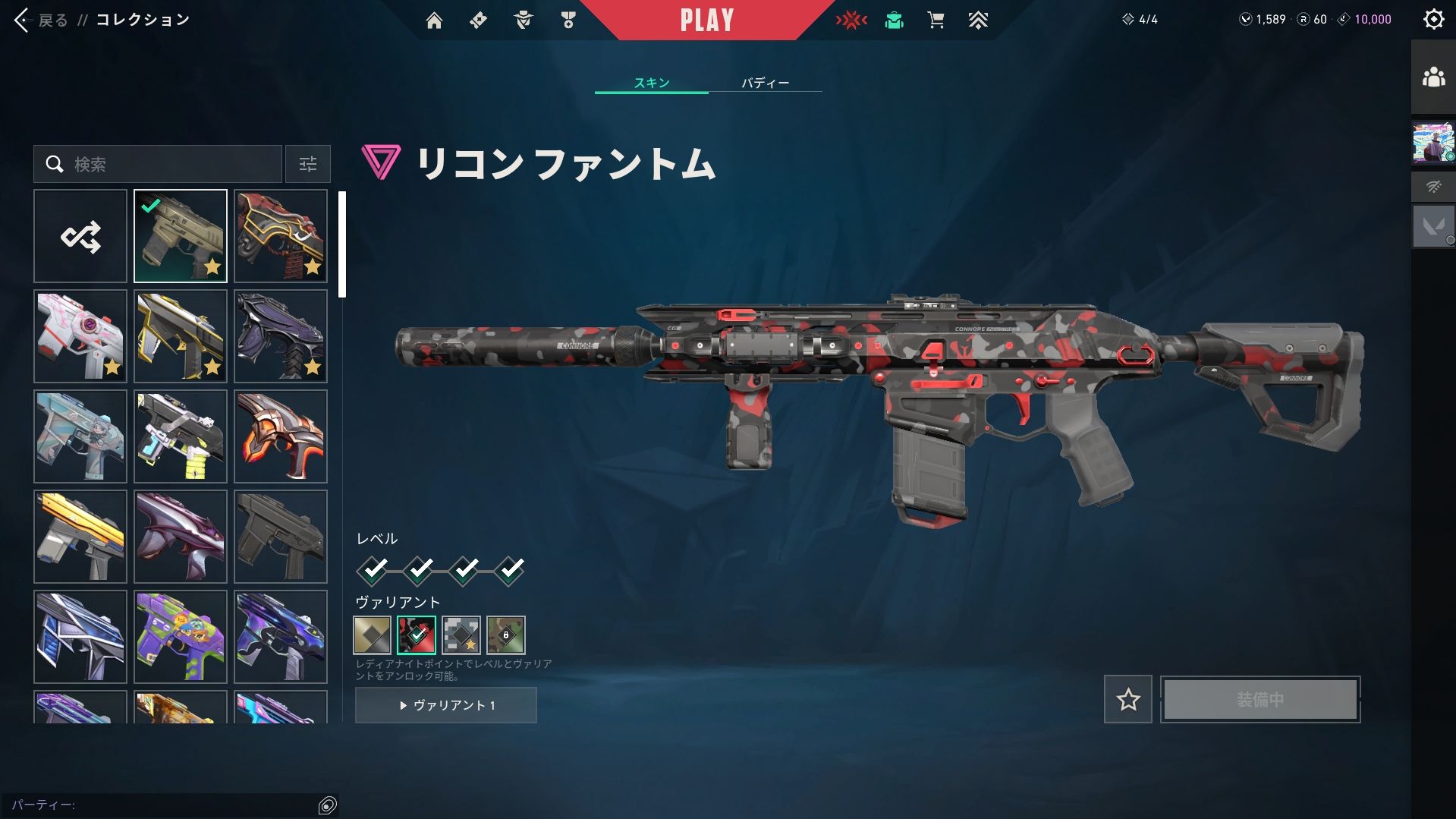
Task: Open the home screen icon
Action: pyautogui.click(x=434, y=20)
